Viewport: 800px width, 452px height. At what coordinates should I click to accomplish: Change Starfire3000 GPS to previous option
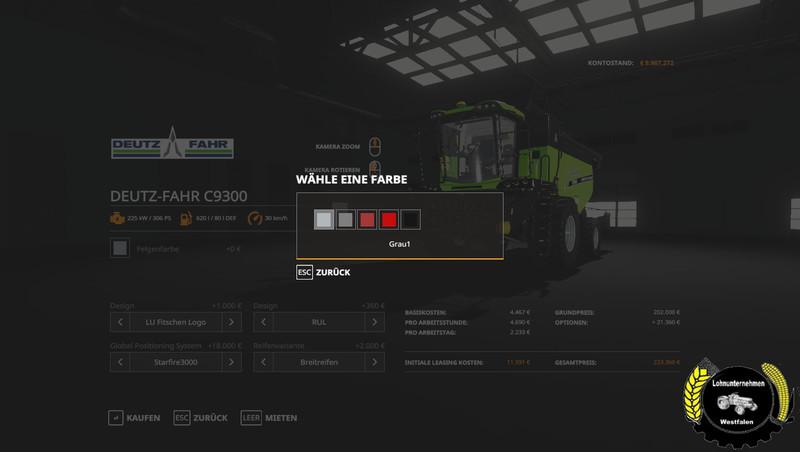point(120,362)
